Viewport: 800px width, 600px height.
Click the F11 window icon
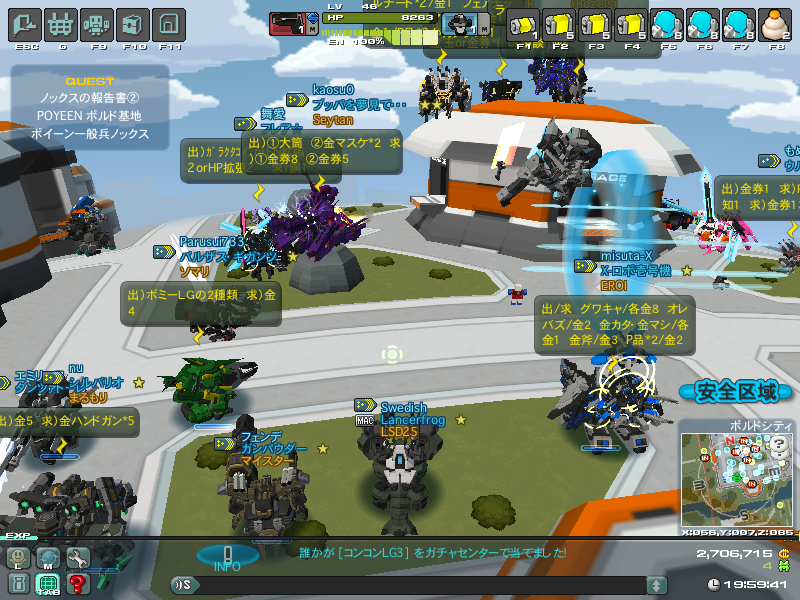click(x=170, y=23)
